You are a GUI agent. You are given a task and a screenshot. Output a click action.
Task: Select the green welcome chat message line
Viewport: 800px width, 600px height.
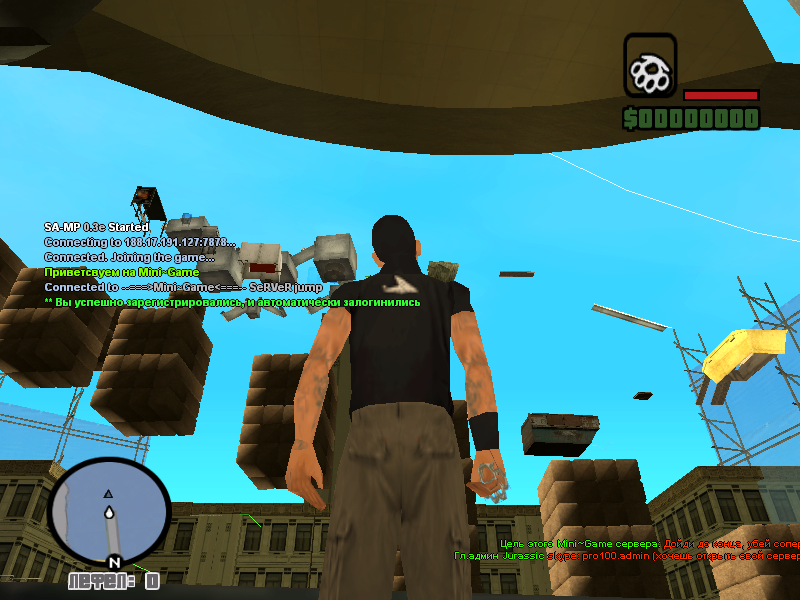(x=121, y=272)
